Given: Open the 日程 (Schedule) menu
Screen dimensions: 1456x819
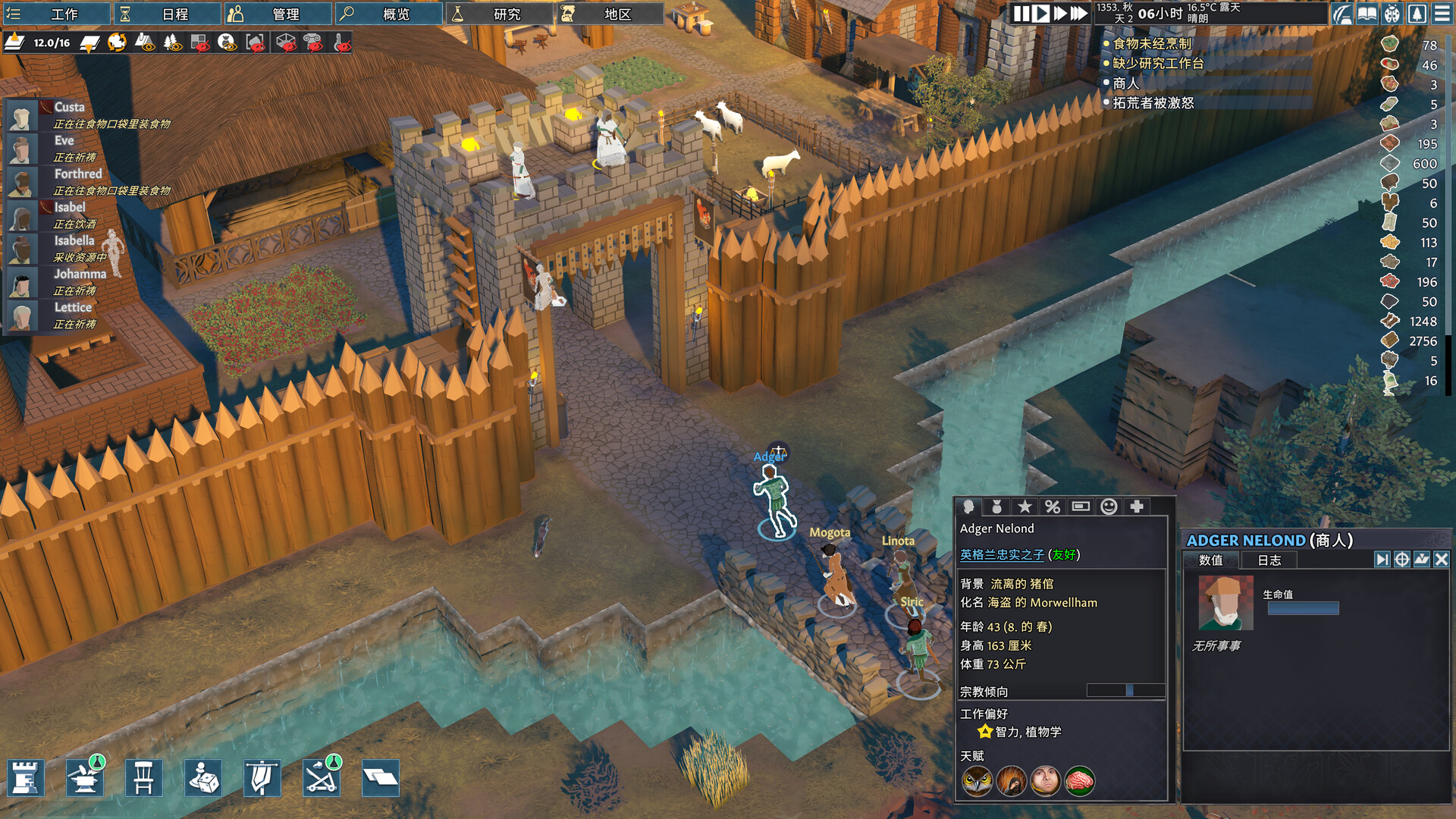Looking at the screenshot, I should 167,14.
